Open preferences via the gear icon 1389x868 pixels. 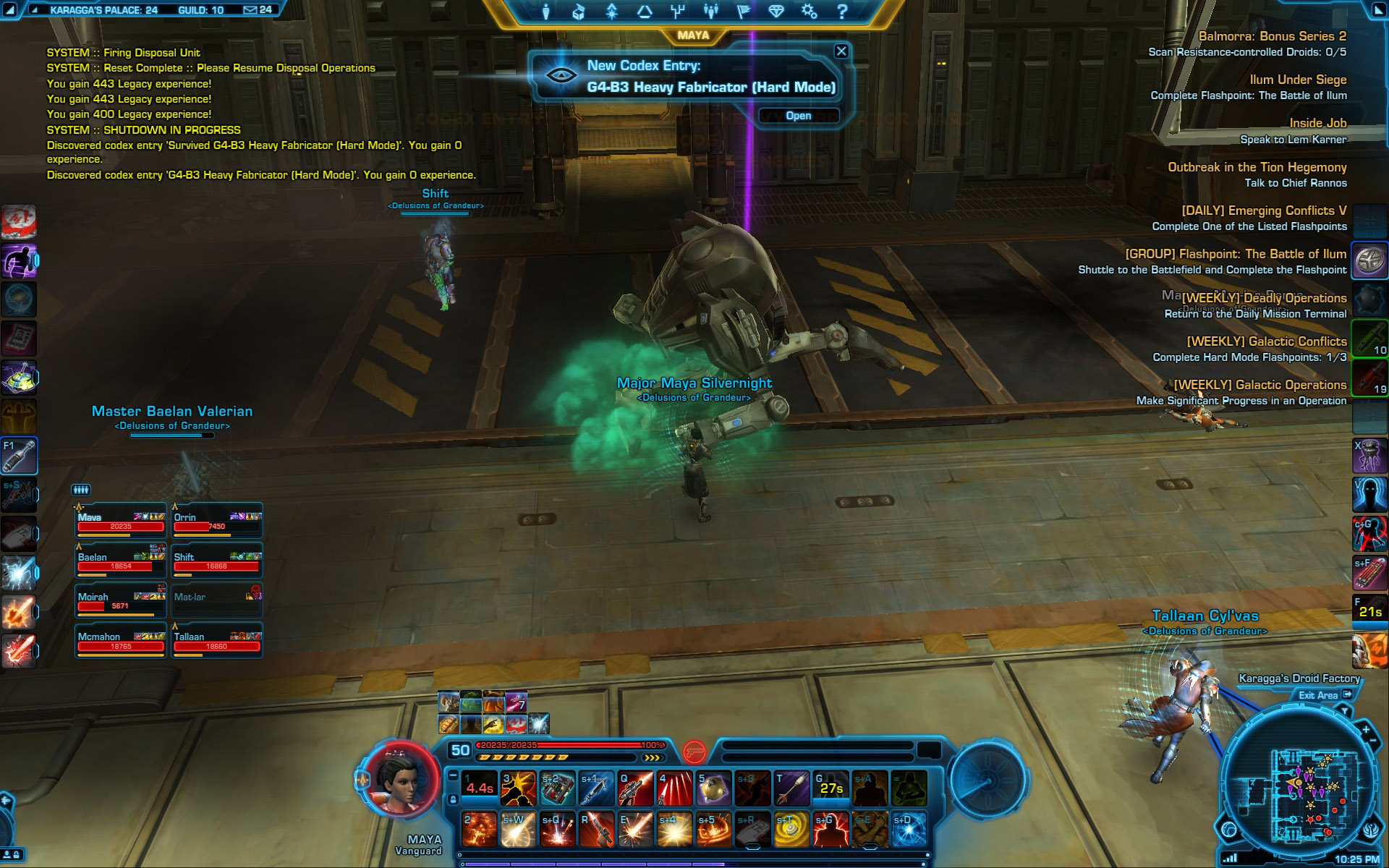pos(809,12)
